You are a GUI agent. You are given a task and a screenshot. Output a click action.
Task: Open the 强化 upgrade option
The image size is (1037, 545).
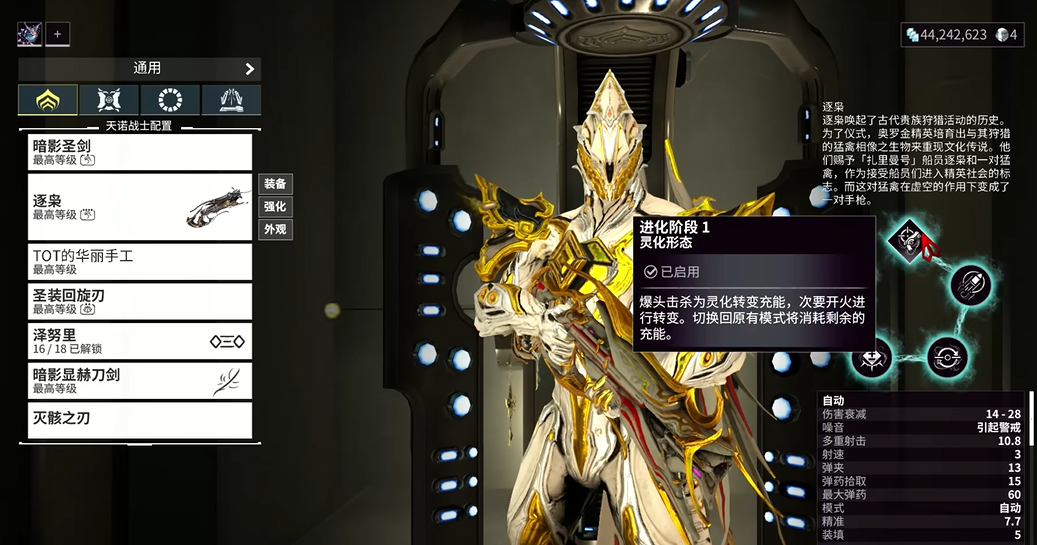click(275, 207)
